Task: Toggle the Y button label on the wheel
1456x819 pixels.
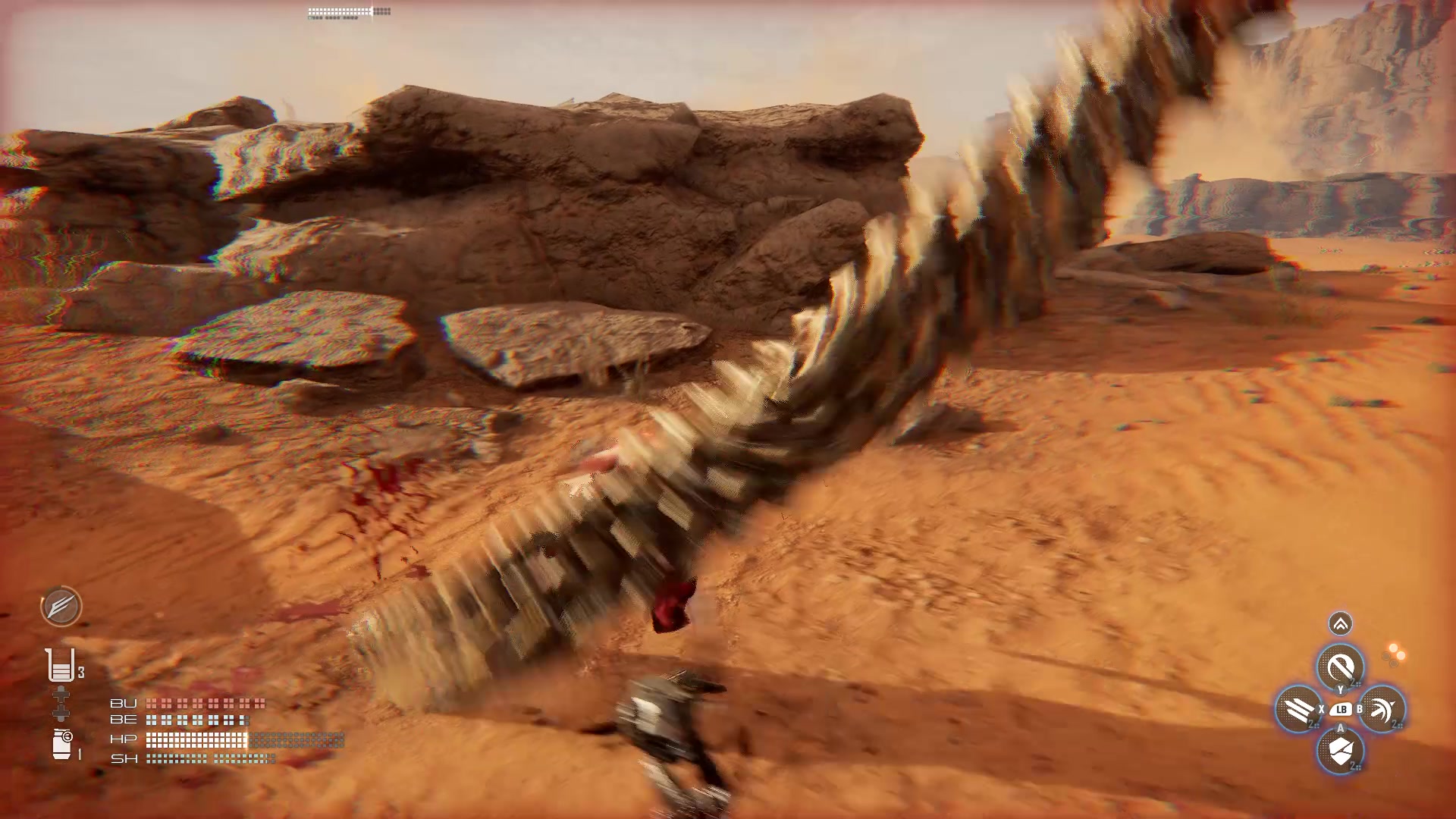Action: (1341, 689)
